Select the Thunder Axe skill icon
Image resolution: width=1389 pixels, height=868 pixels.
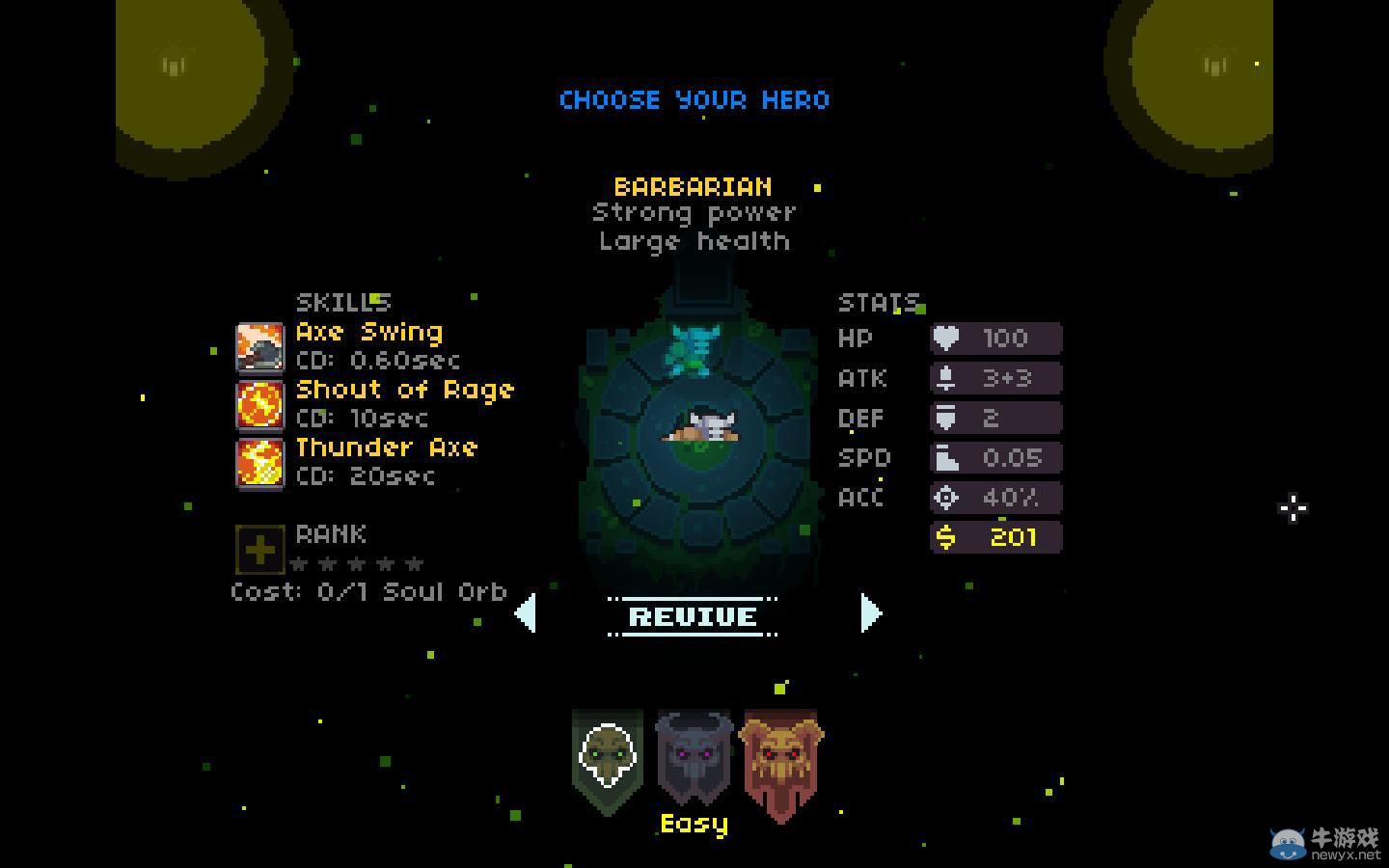[x=260, y=463]
